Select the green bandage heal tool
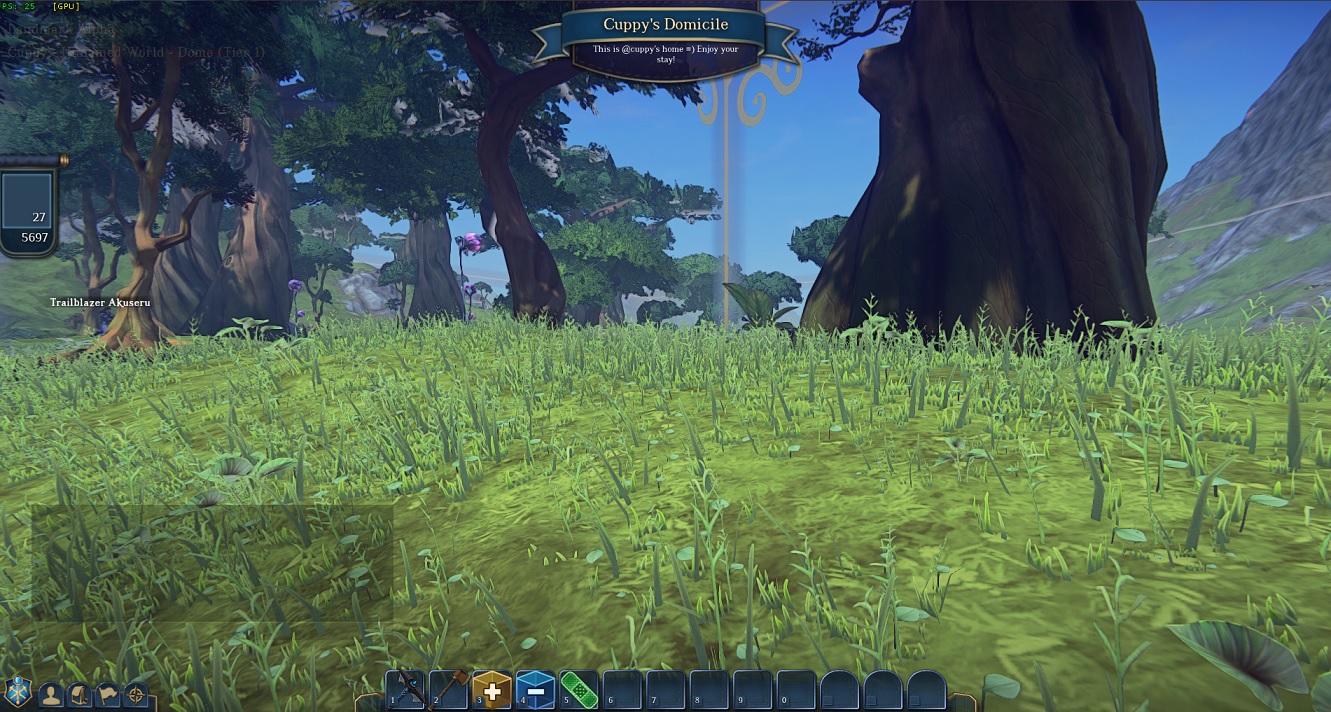Viewport: 1331px width, 712px height. [579, 689]
